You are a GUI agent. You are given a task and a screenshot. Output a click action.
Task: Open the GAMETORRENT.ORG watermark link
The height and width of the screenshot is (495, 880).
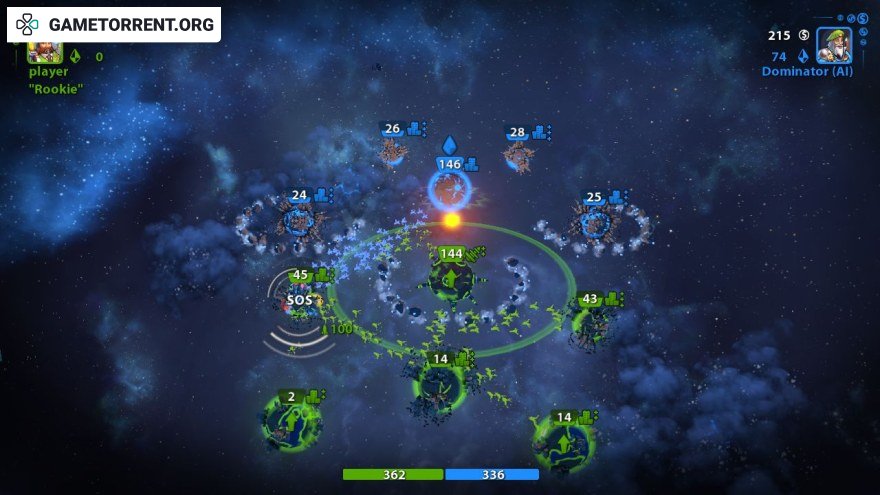(x=114, y=24)
